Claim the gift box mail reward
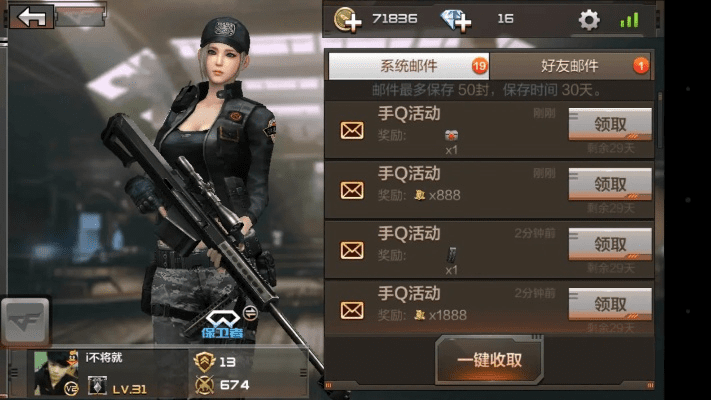This screenshot has height=400, width=711. (610, 124)
